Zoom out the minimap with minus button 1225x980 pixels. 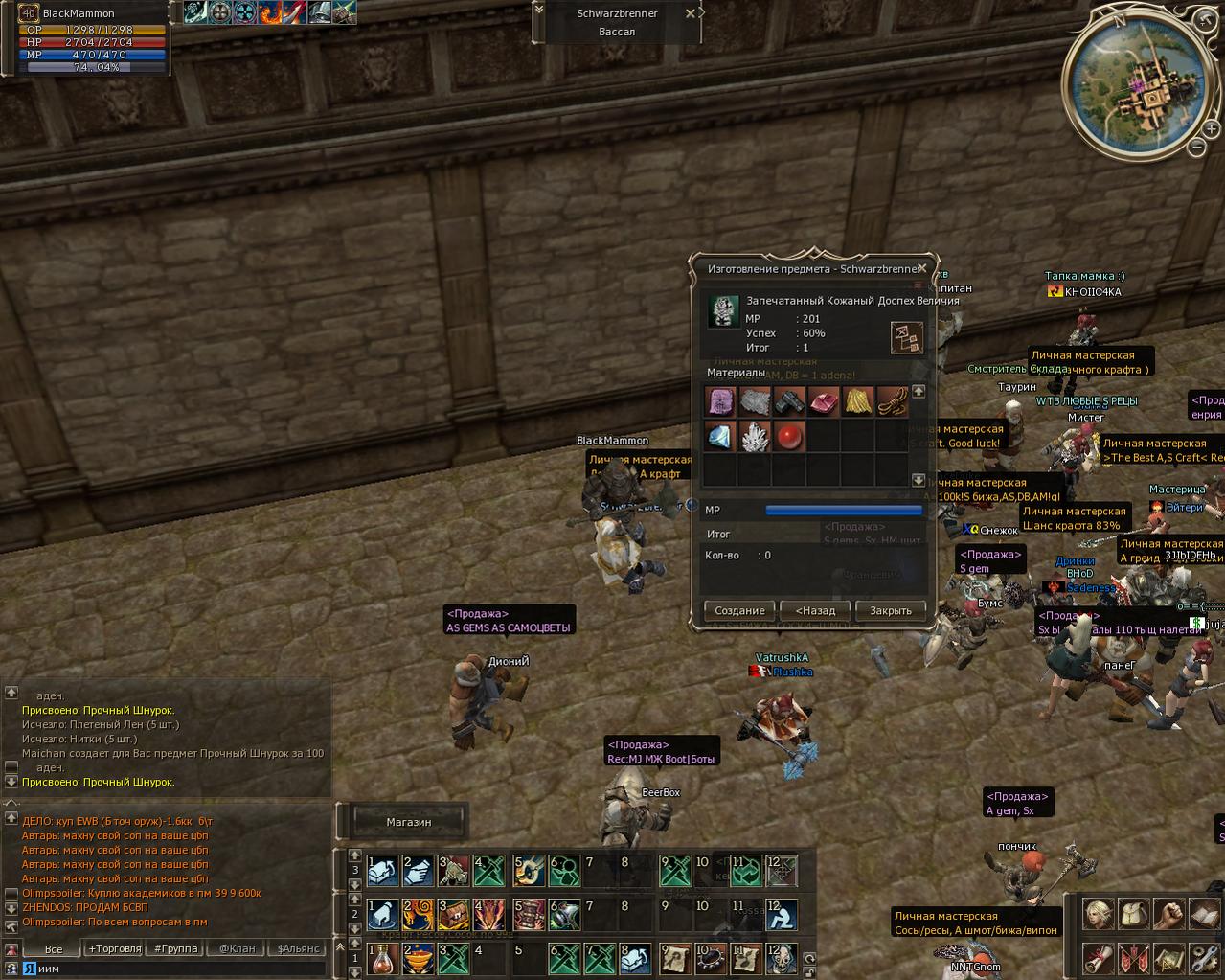1197,147
